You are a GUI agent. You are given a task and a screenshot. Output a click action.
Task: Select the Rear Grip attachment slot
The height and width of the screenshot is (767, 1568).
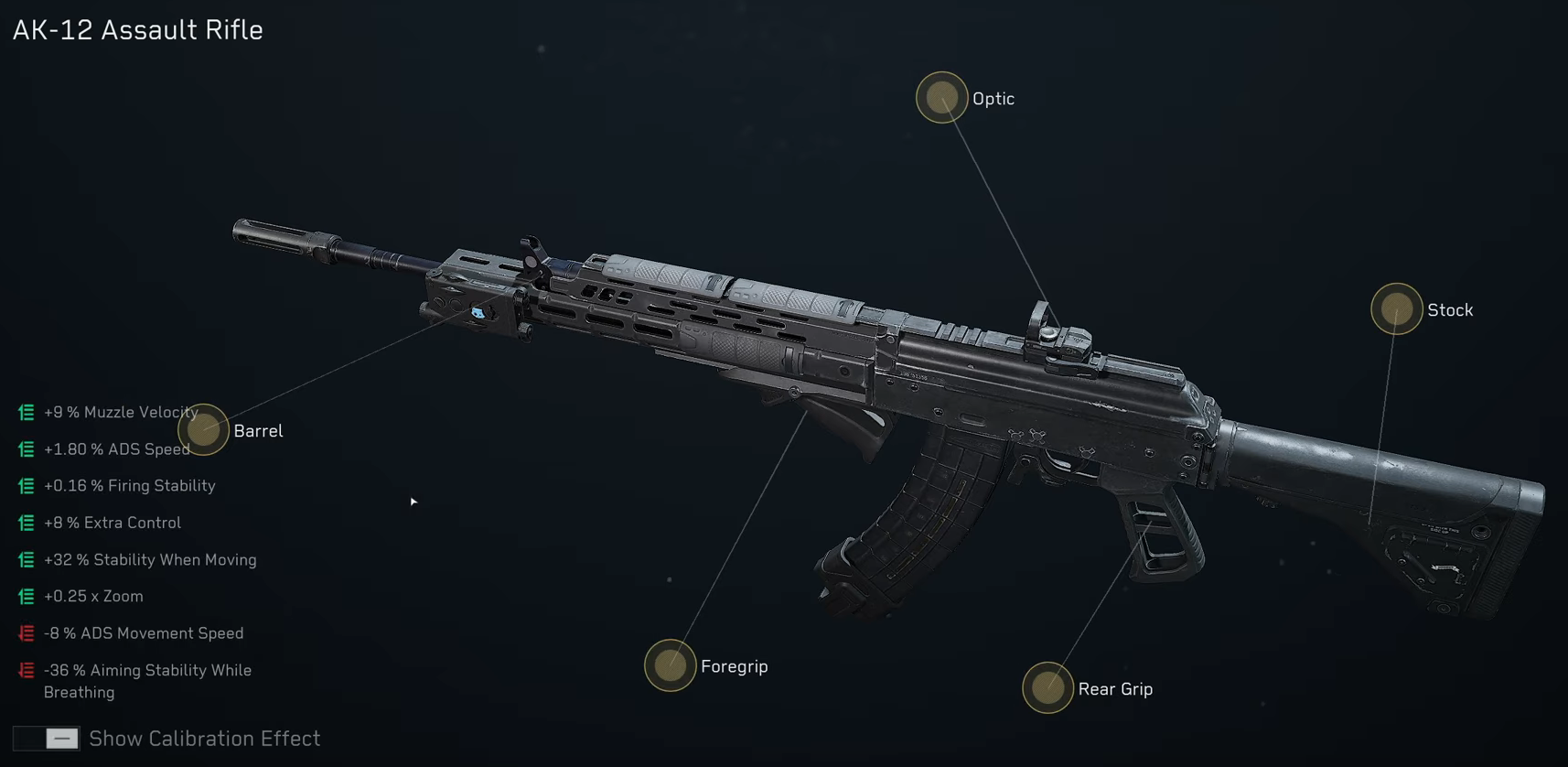point(1047,688)
